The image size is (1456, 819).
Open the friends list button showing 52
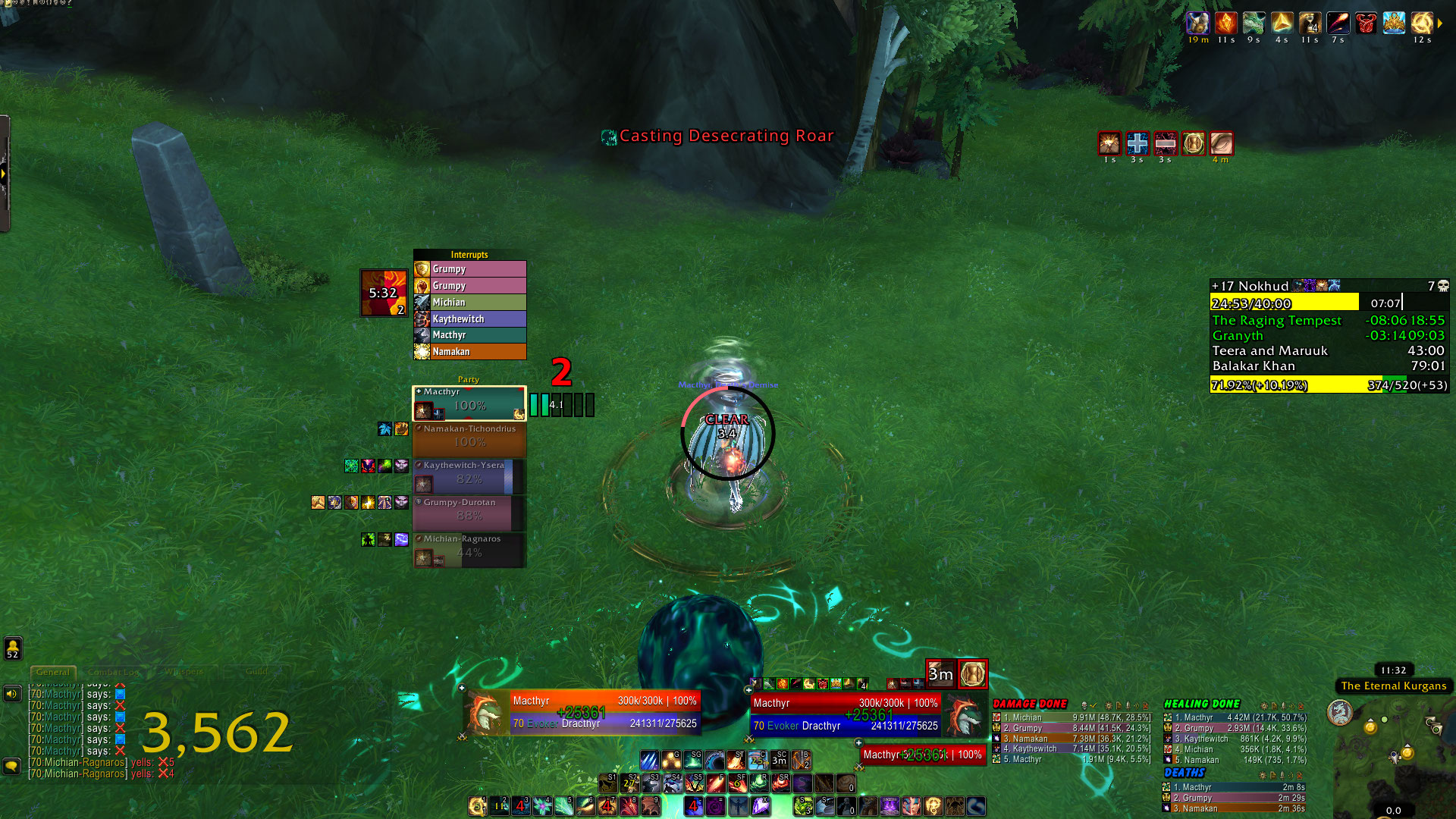point(13,648)
